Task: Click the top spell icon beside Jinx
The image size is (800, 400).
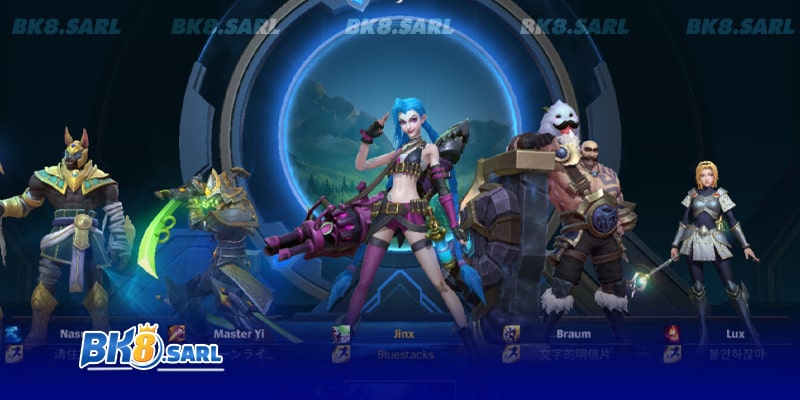Action: 341,333
